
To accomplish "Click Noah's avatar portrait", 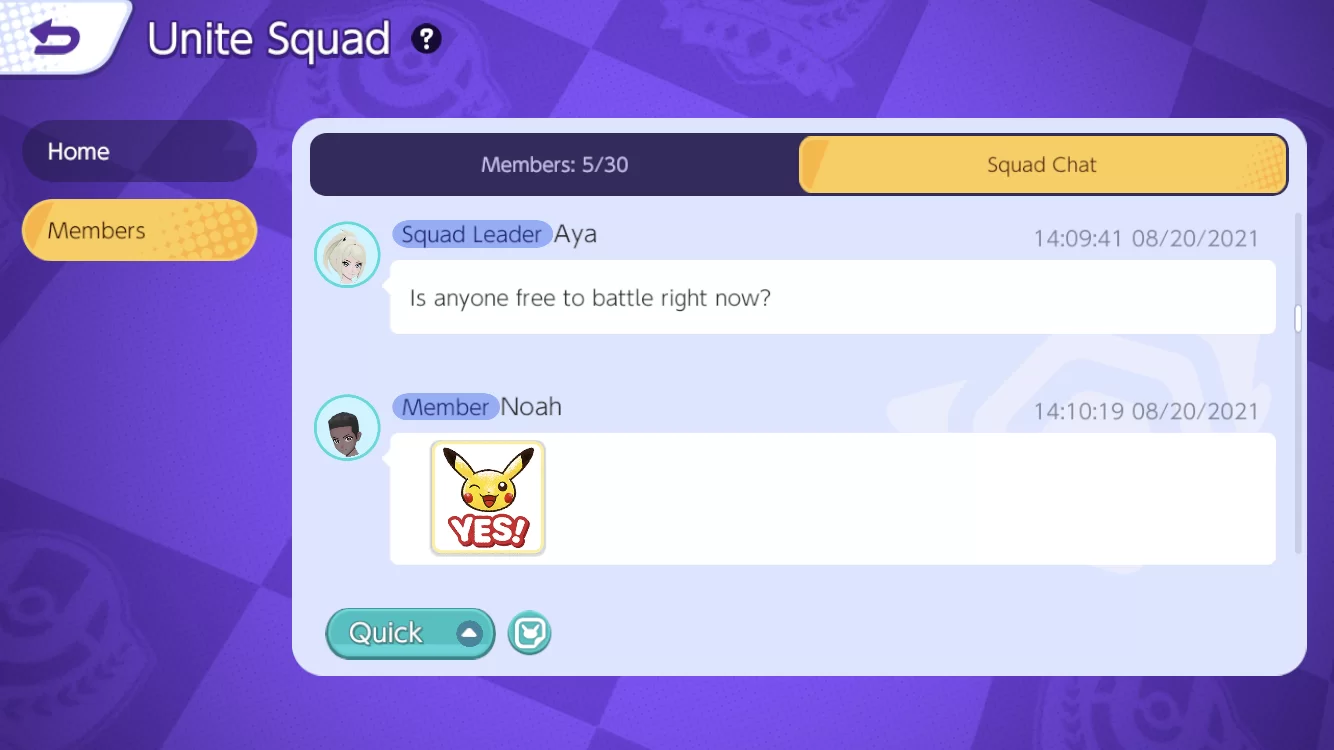I will coord(346,427).
